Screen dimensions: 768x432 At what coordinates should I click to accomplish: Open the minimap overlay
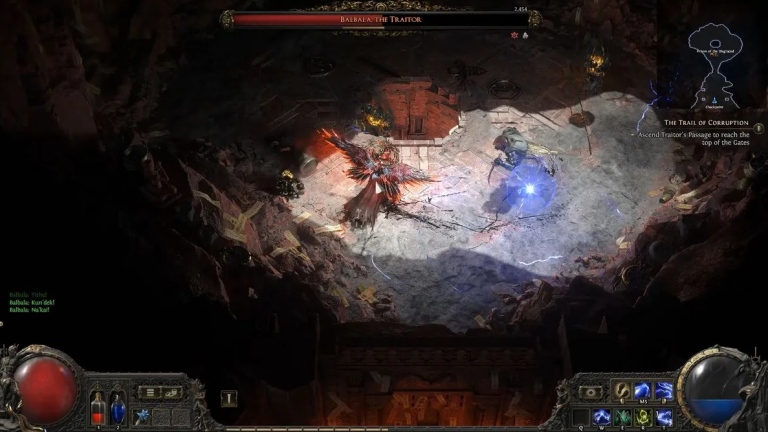pos(718,64)
